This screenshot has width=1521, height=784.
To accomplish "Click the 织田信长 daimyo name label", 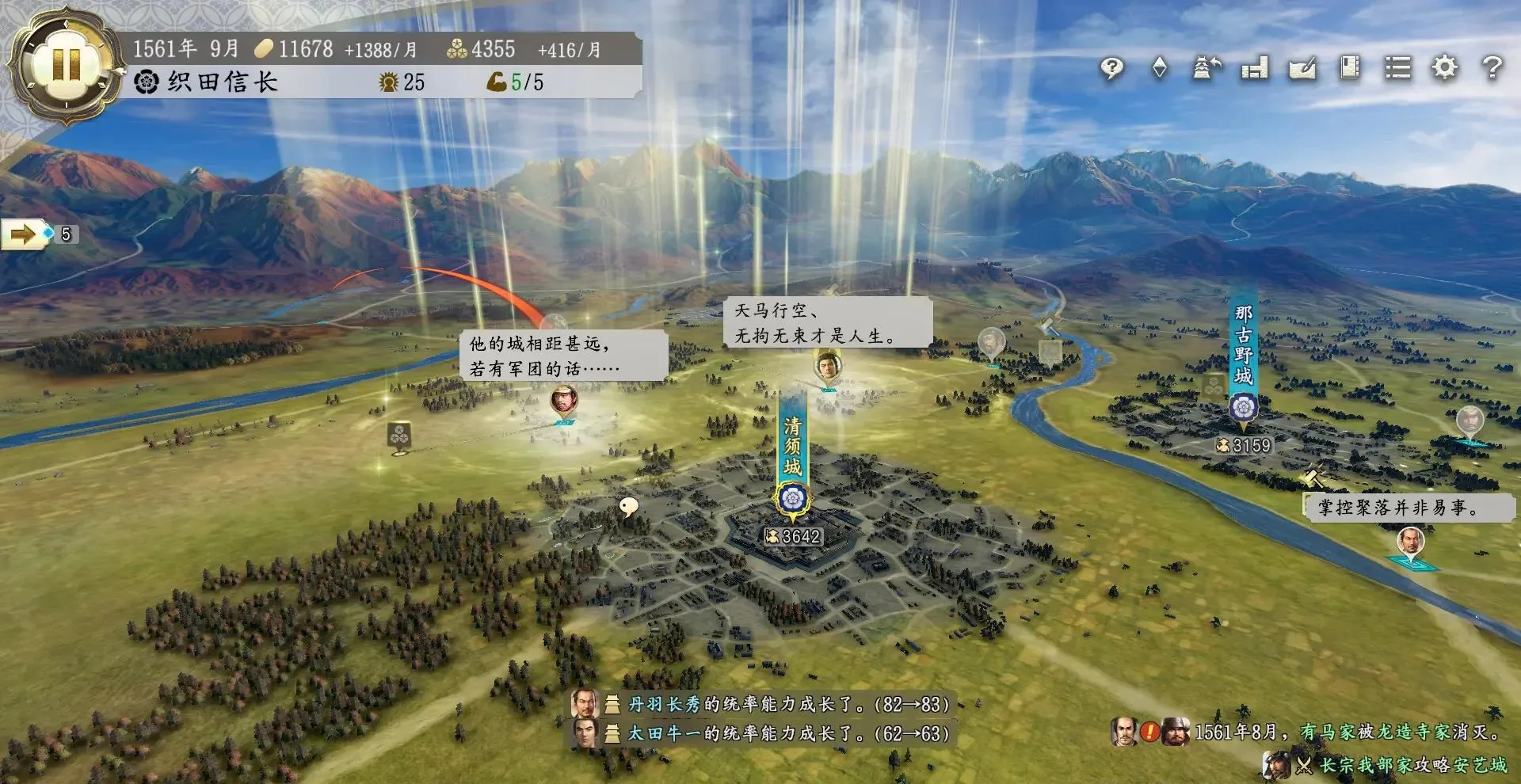I will click(x=224, y=82).
